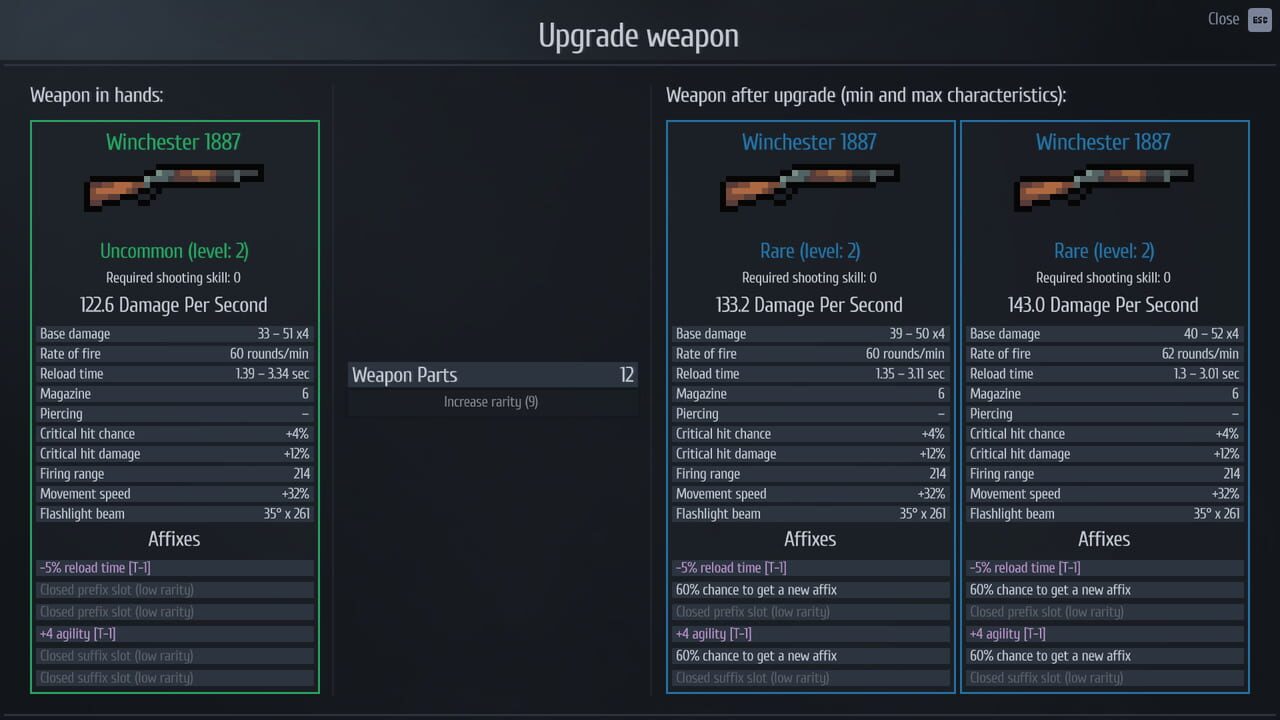Expand the Affixes header on the right upgrade card
The image size is (1280, 720).
[x=1104, y=539]
